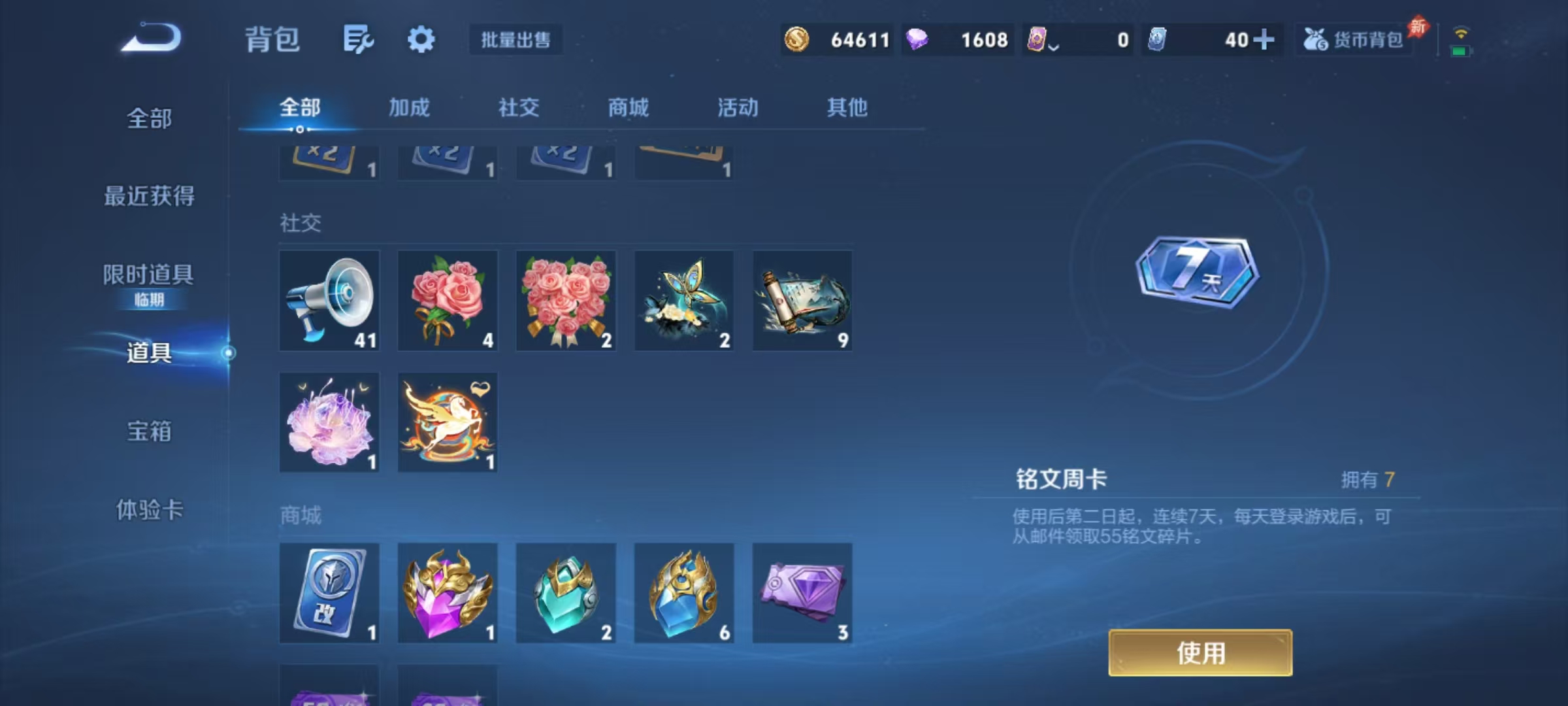
Task: Click the edit tools icon beside 背包
Action: (x=358, y=39)
